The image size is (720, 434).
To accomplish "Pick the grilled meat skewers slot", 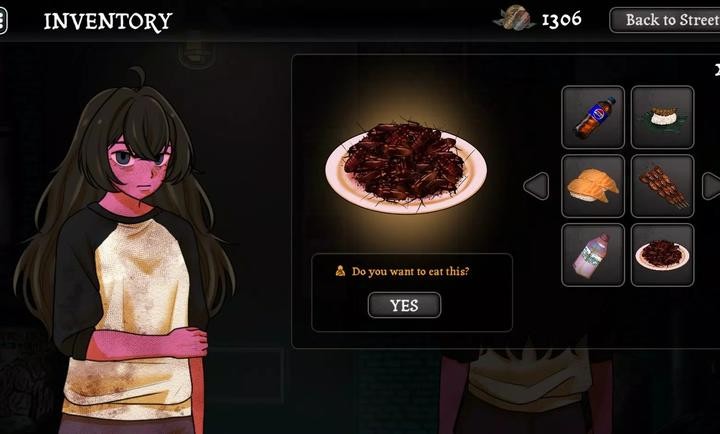I will 662,186.
